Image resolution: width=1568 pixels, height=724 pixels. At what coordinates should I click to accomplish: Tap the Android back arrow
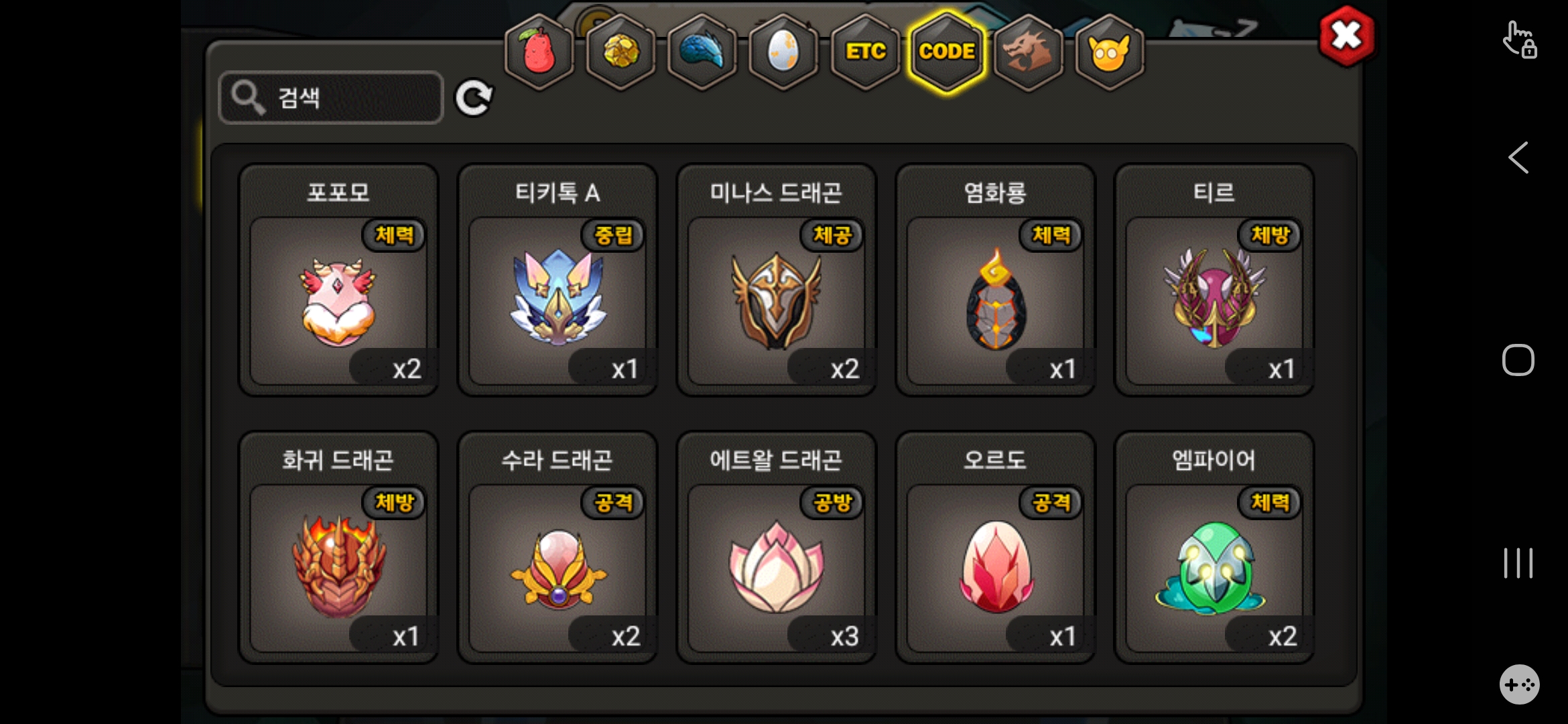[1518, 158]
